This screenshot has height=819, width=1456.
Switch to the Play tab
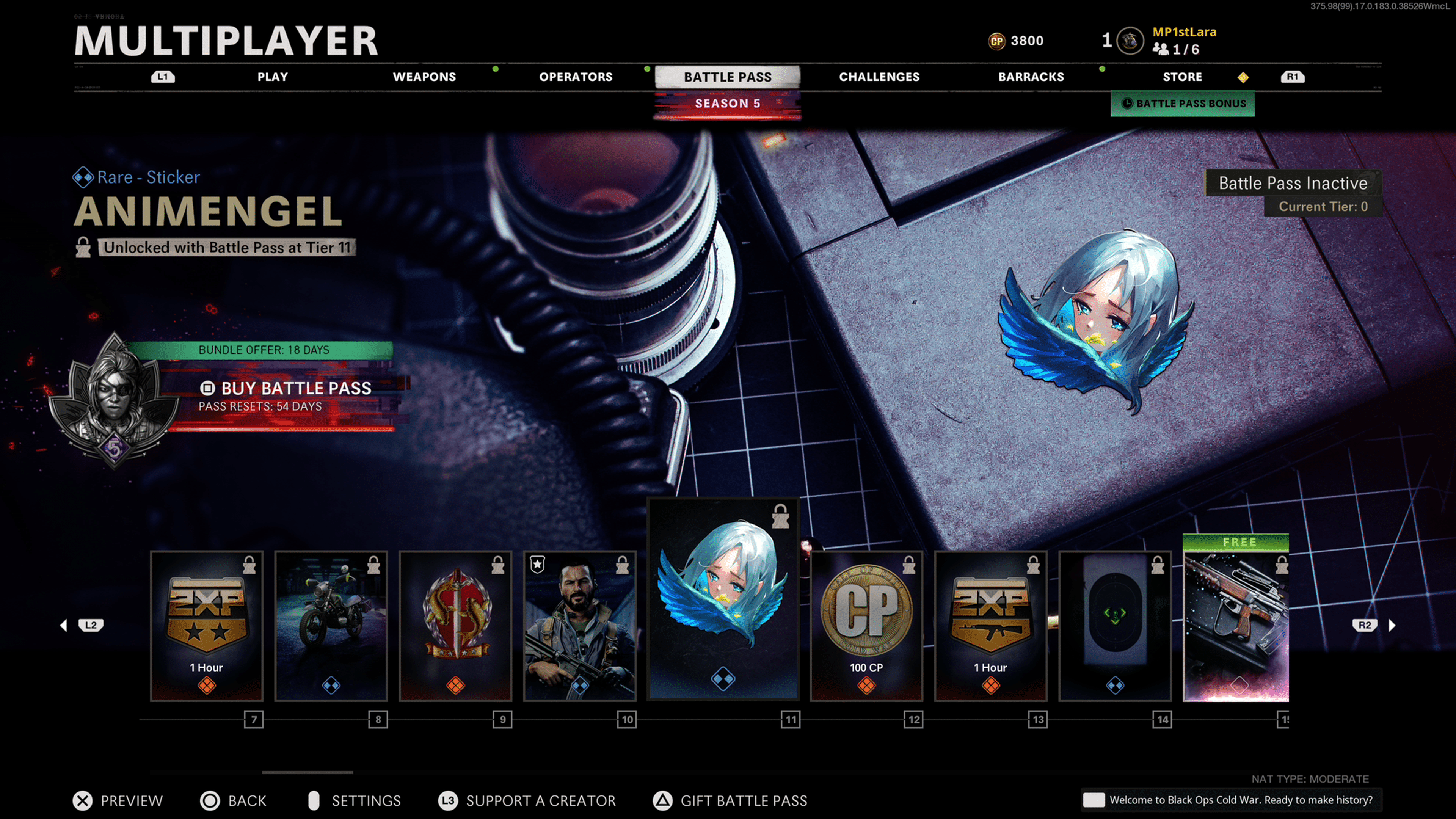(273, 77)
